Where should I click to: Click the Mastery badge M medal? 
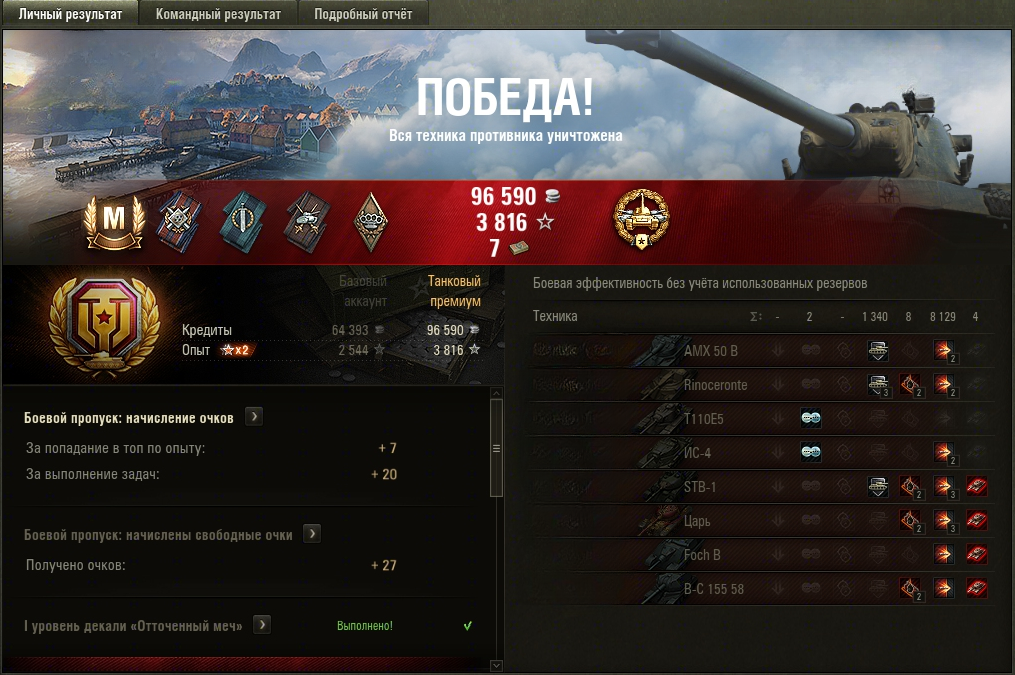(115, 220)
